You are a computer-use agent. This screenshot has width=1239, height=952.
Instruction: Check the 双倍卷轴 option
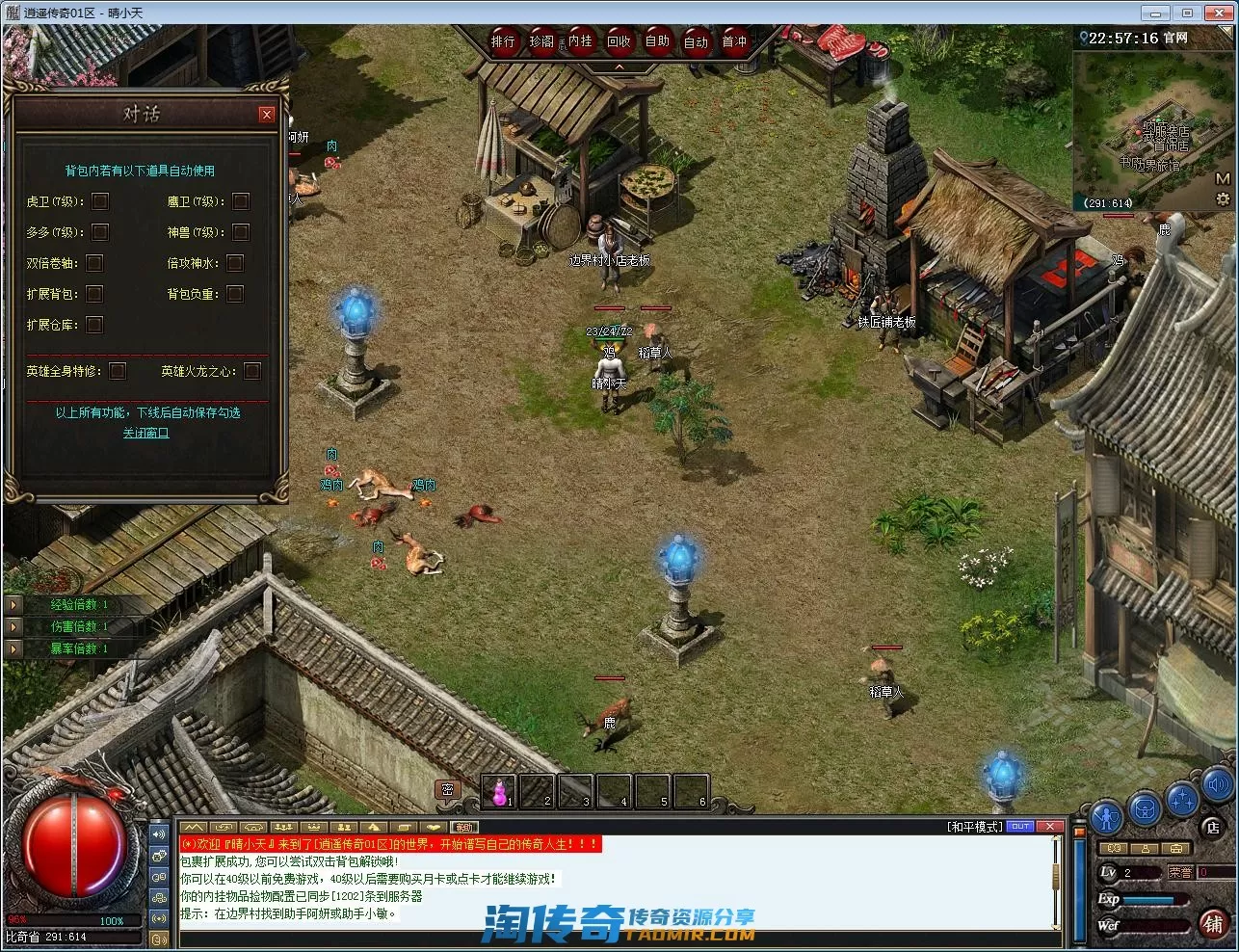click(94, 263)
